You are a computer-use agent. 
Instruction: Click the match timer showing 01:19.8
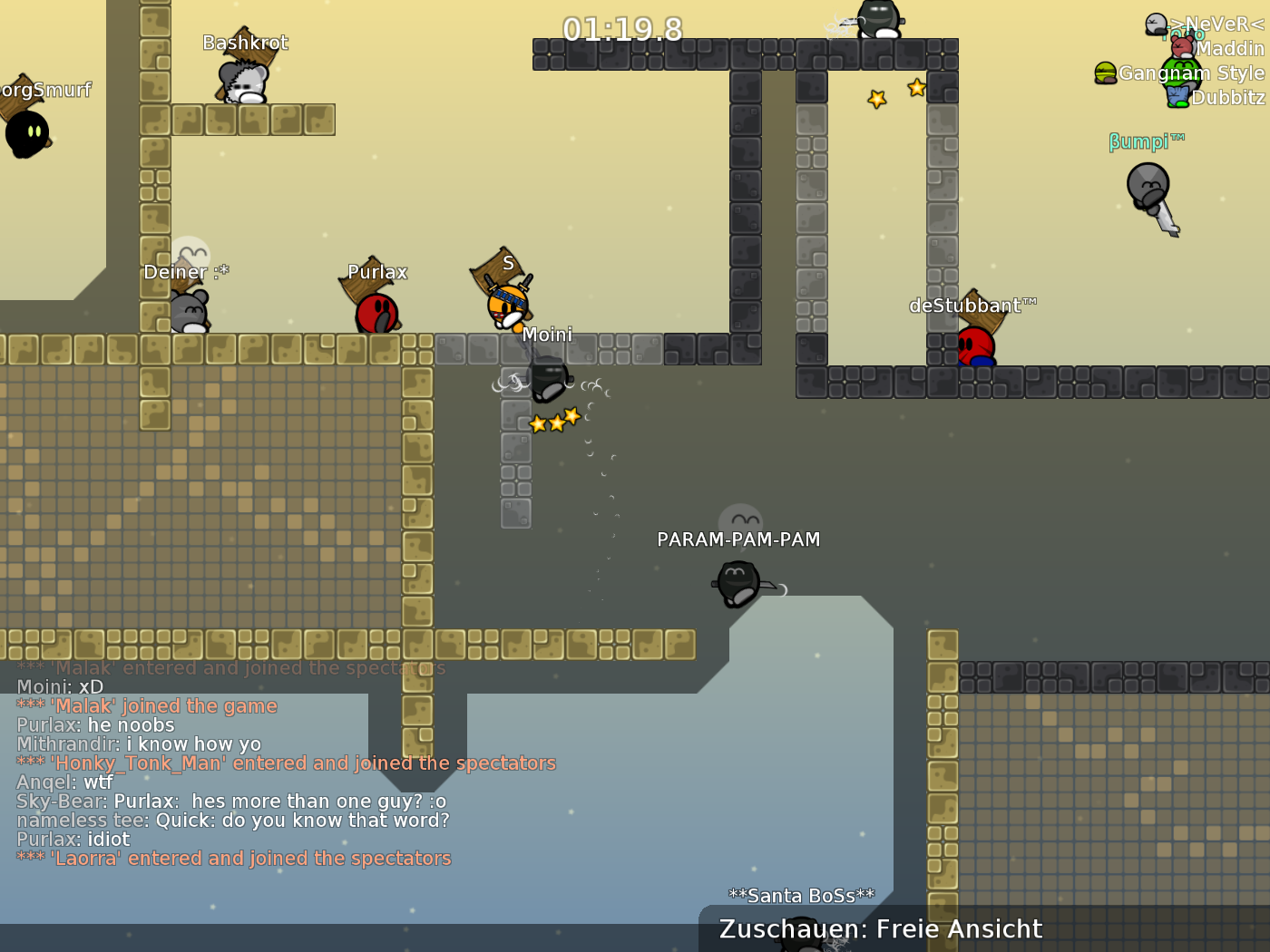click(620, 29)
